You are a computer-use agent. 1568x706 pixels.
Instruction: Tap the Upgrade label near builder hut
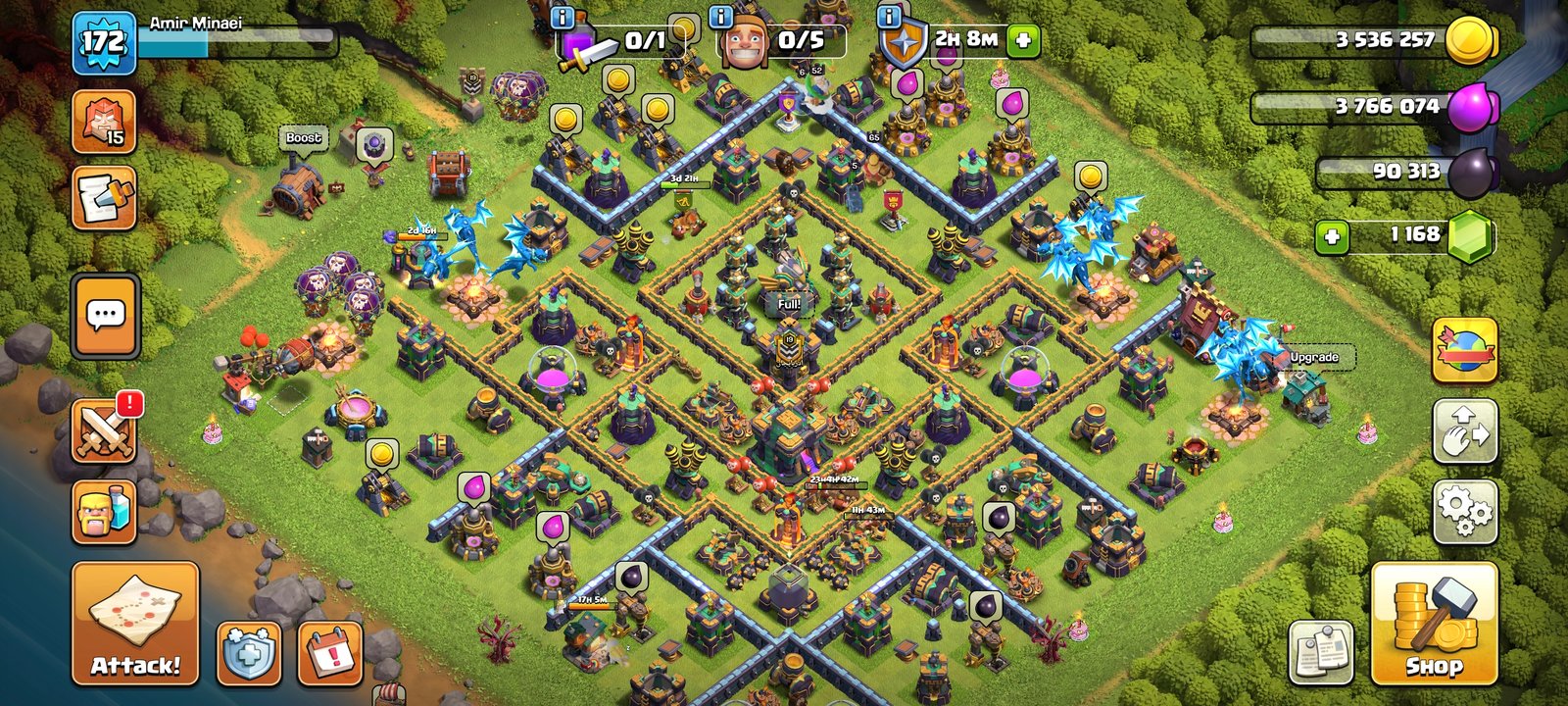(x=1313, y=357)
